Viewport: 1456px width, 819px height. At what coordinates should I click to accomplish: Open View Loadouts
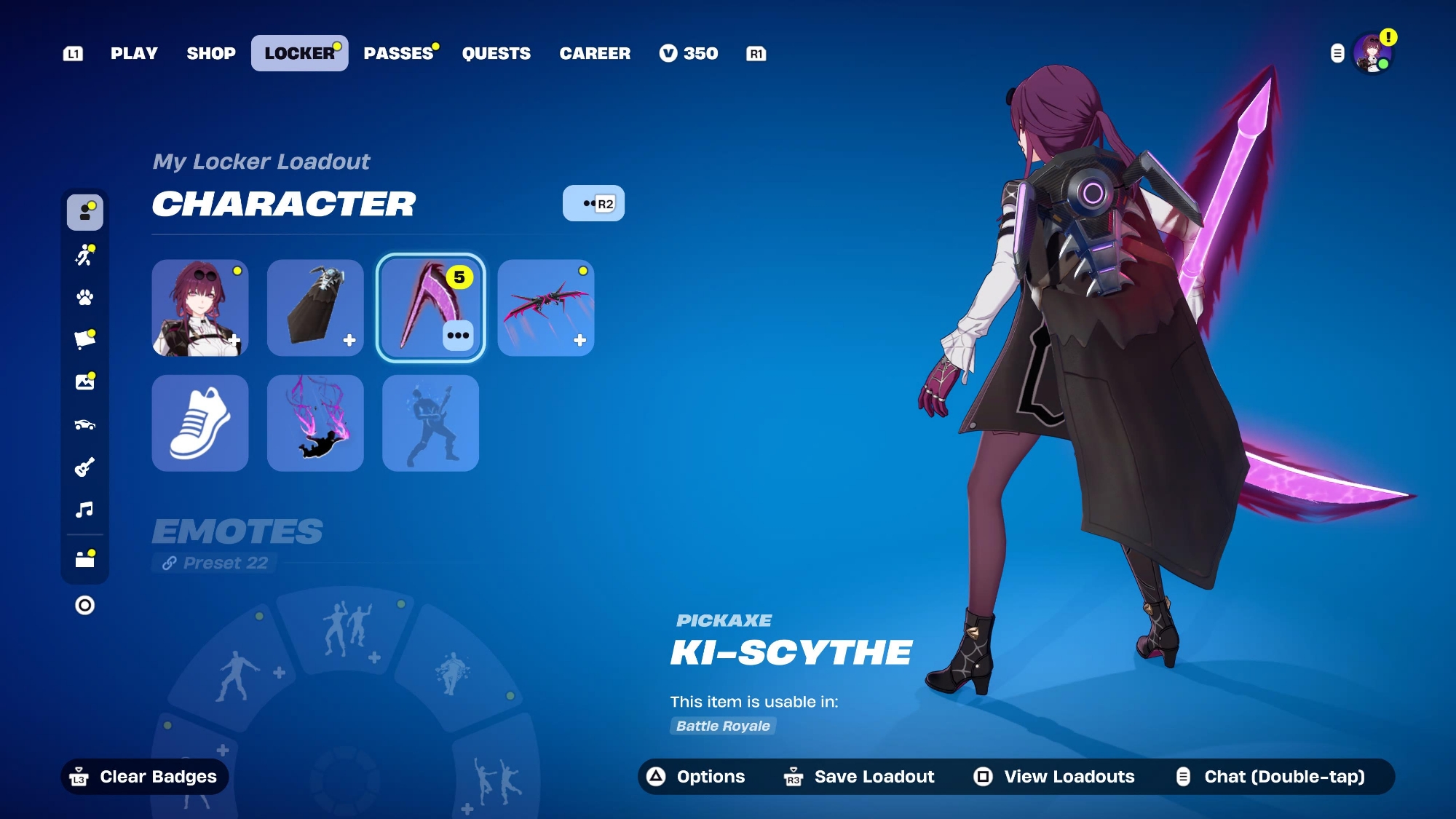1054,777
